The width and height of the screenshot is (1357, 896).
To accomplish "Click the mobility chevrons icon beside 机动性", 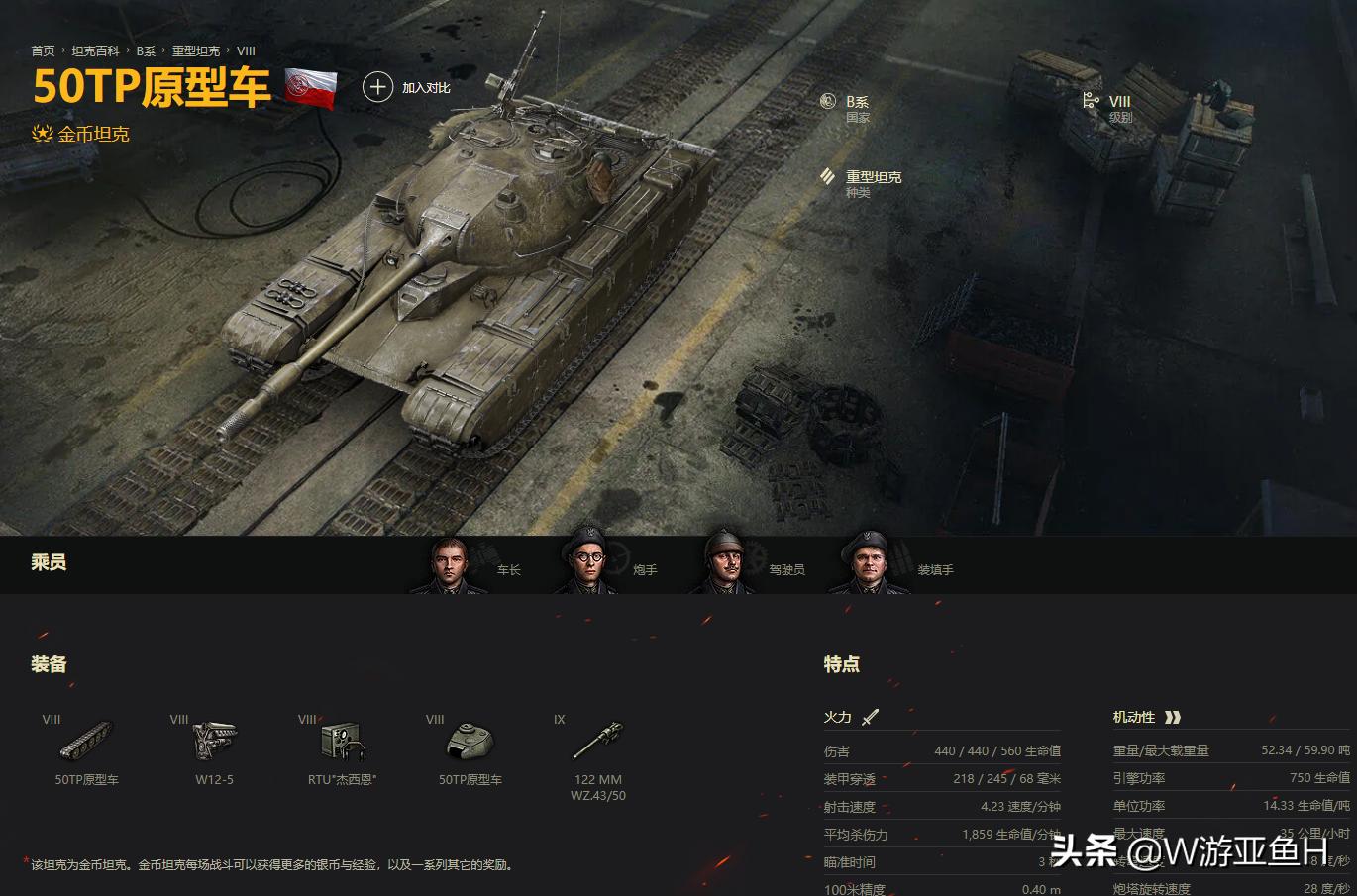I will pos(1174,716).
